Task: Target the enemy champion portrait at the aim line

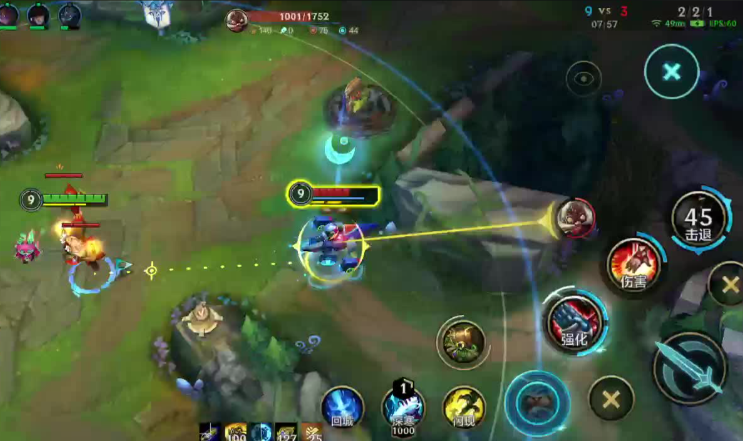Action: click(574, 214)
